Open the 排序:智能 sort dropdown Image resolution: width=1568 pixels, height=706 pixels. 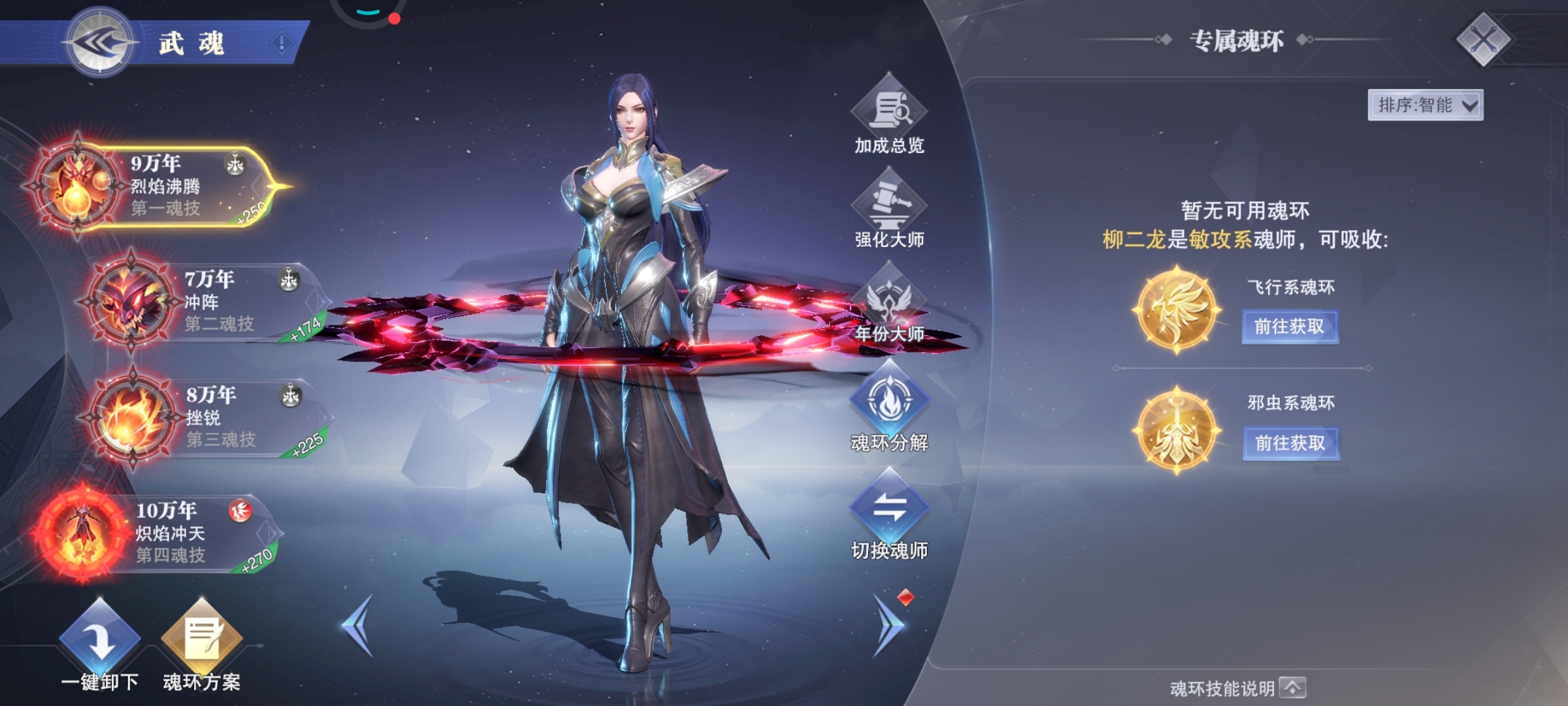click(1425, 105)
